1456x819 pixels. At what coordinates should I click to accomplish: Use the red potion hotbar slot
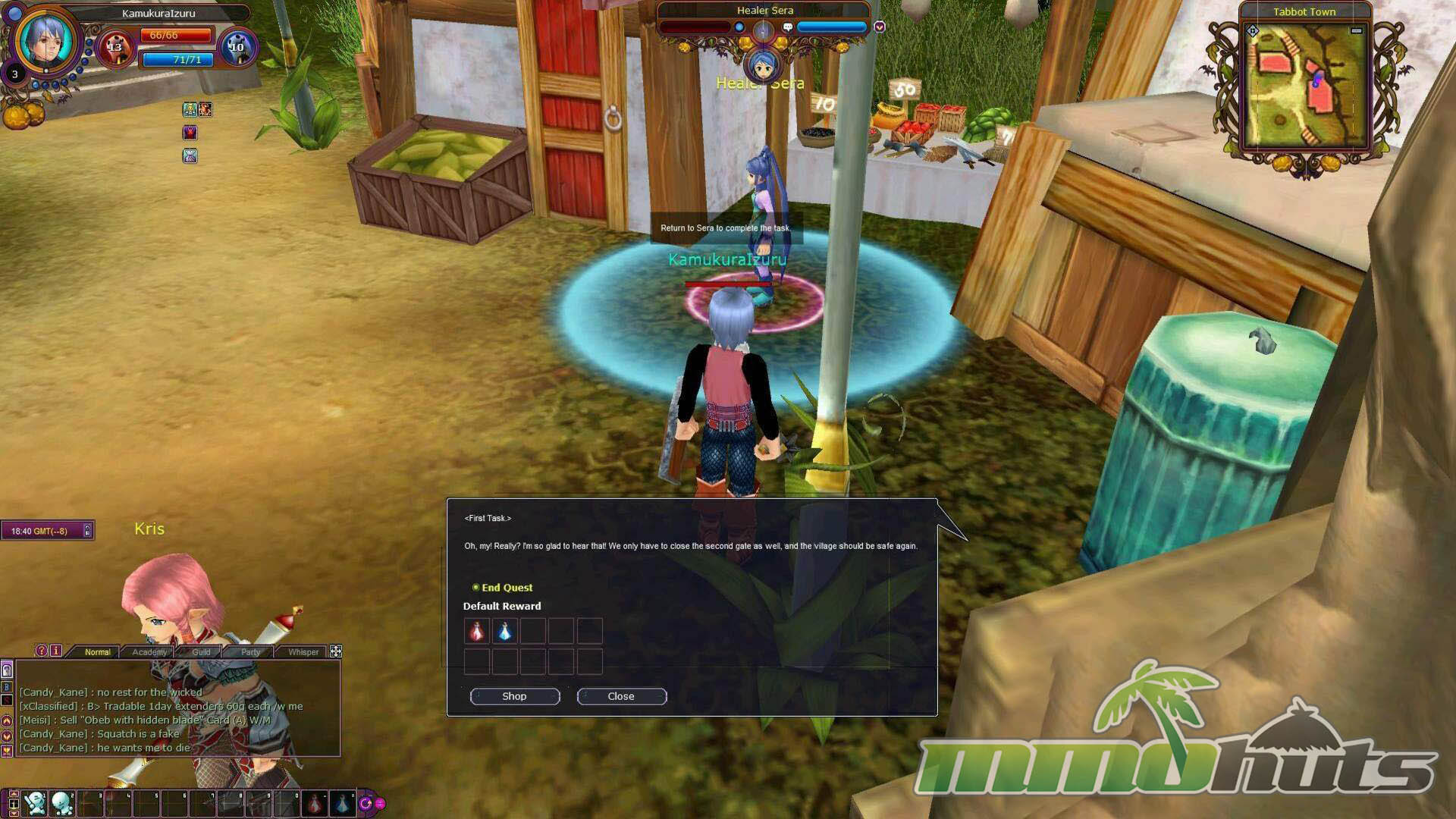pos(314,802)
